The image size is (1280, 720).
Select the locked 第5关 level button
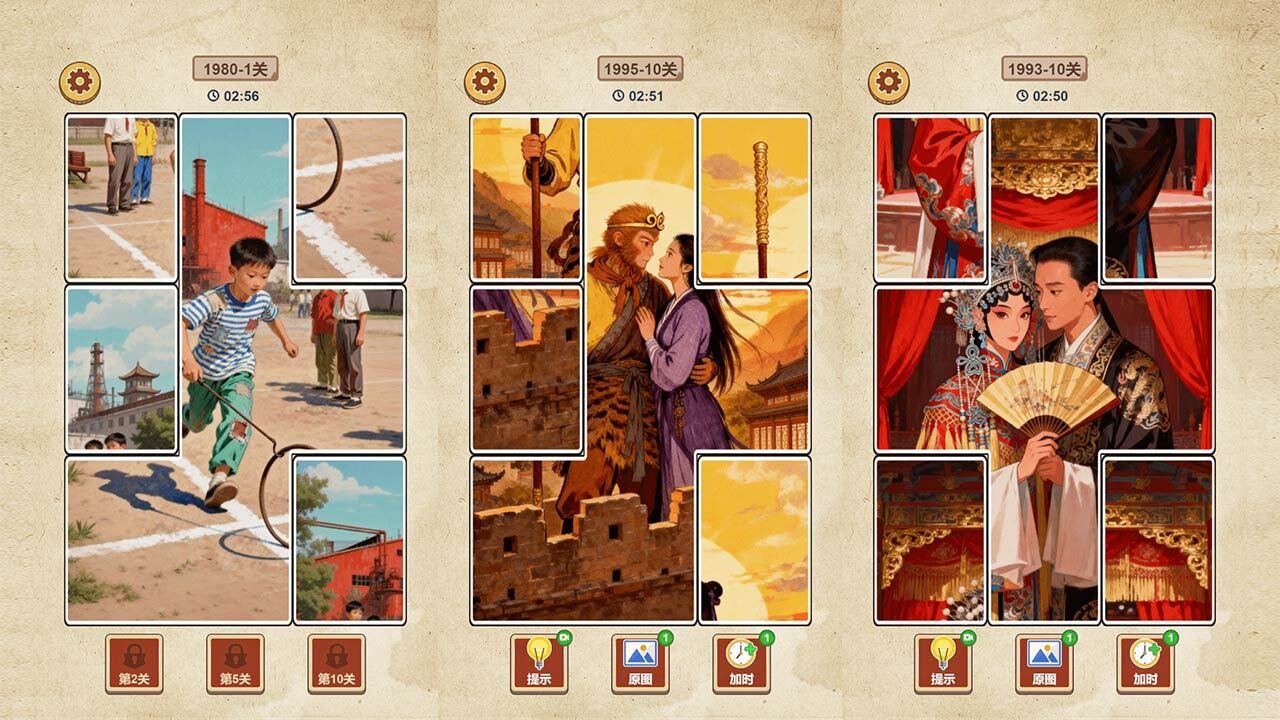[235, 663]
